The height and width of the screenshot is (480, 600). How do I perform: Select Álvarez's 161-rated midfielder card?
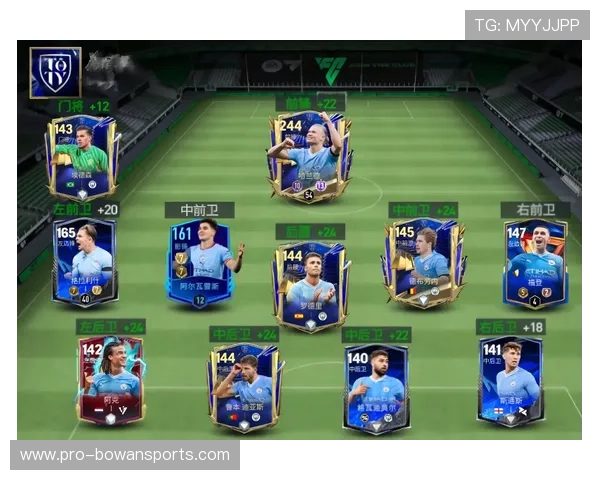pyautogui.click(x=199, y=263)
